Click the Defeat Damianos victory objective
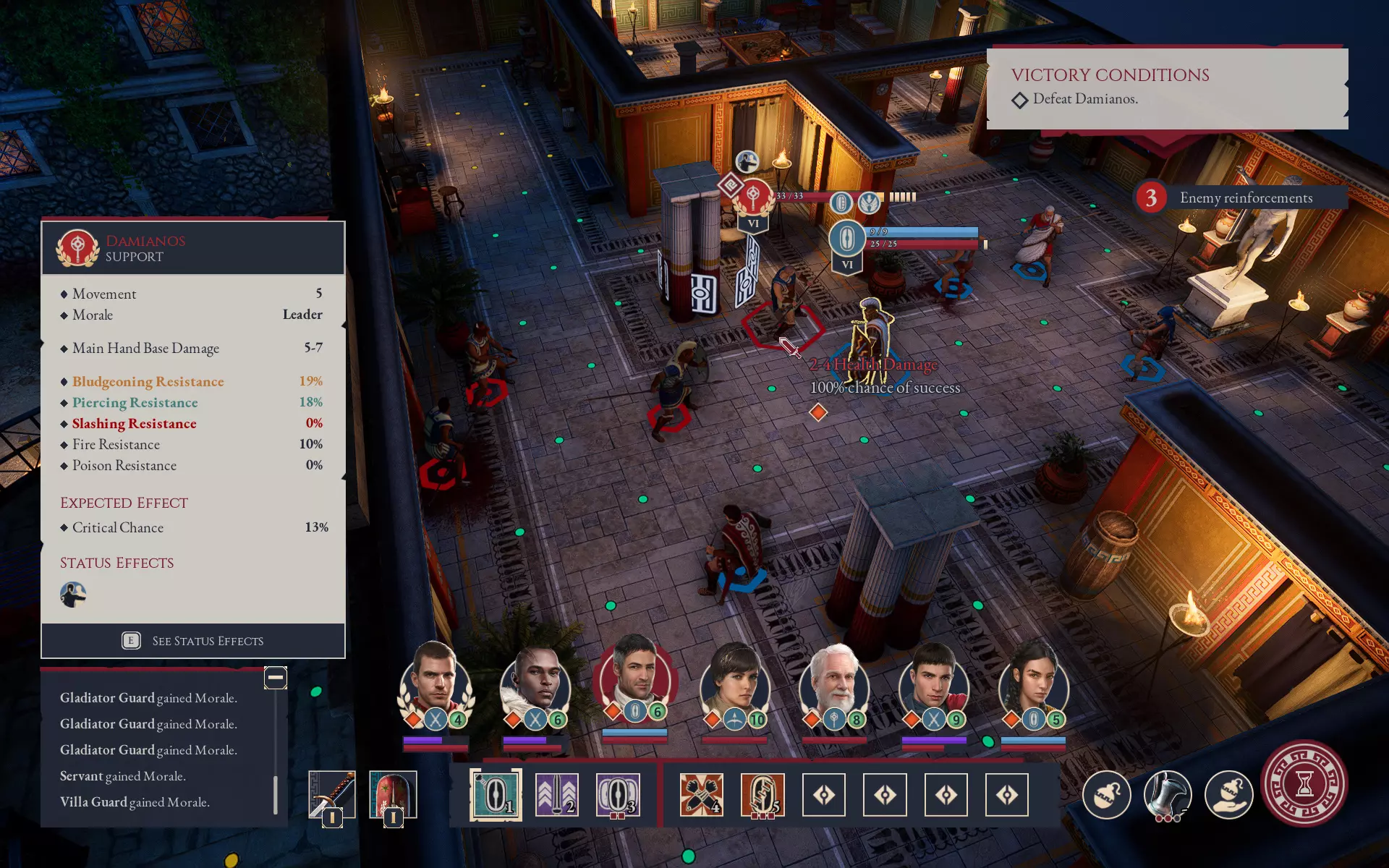 click(x=1084, y=99)
